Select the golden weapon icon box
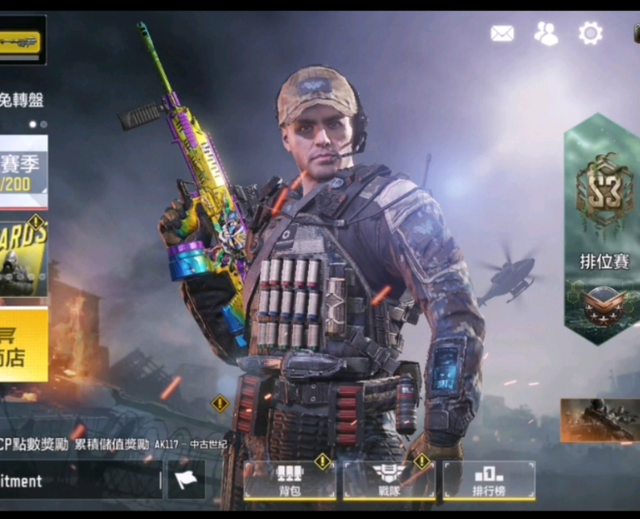The height and width of the screenshot is (519, 640). (22, 41)
